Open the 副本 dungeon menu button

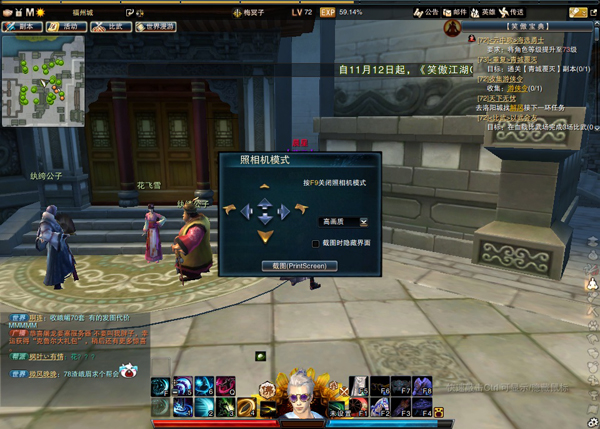tap(24, 27)
